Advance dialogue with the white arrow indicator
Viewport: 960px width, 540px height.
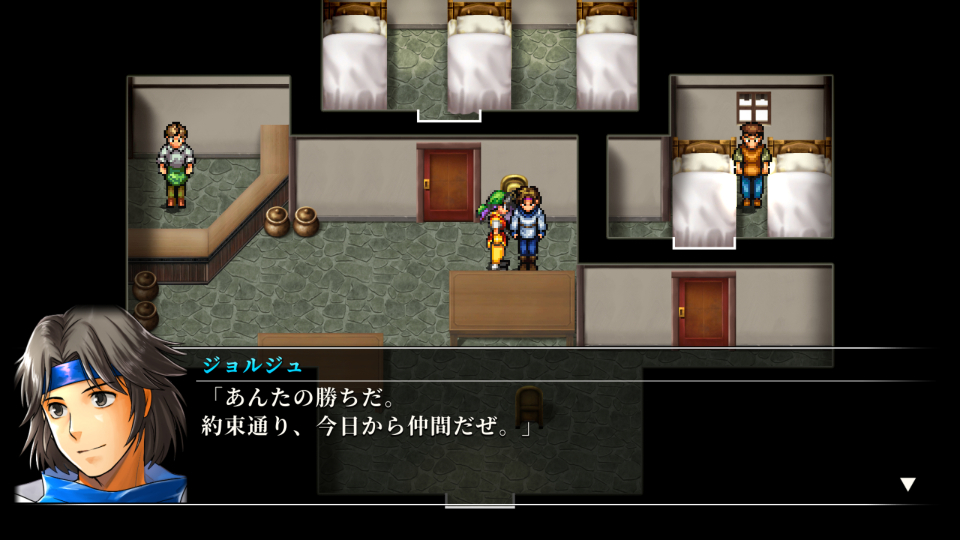coord(907,484)
